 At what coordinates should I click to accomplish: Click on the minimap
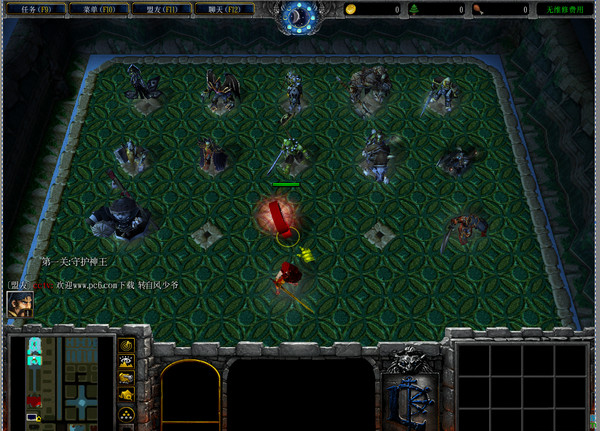point(63,379)
